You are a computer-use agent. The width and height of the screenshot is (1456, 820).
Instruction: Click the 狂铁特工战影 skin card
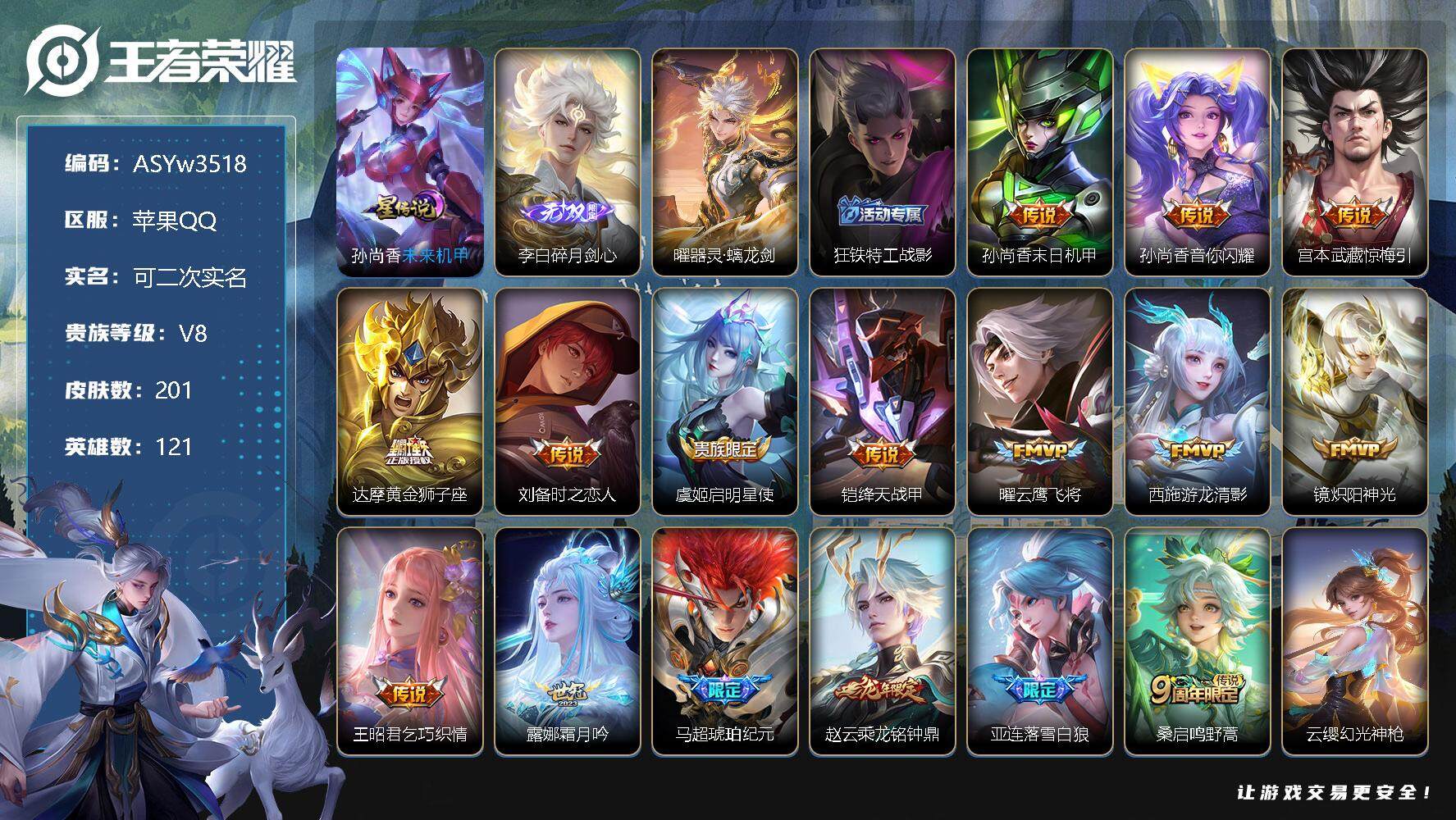click(883, 162)
